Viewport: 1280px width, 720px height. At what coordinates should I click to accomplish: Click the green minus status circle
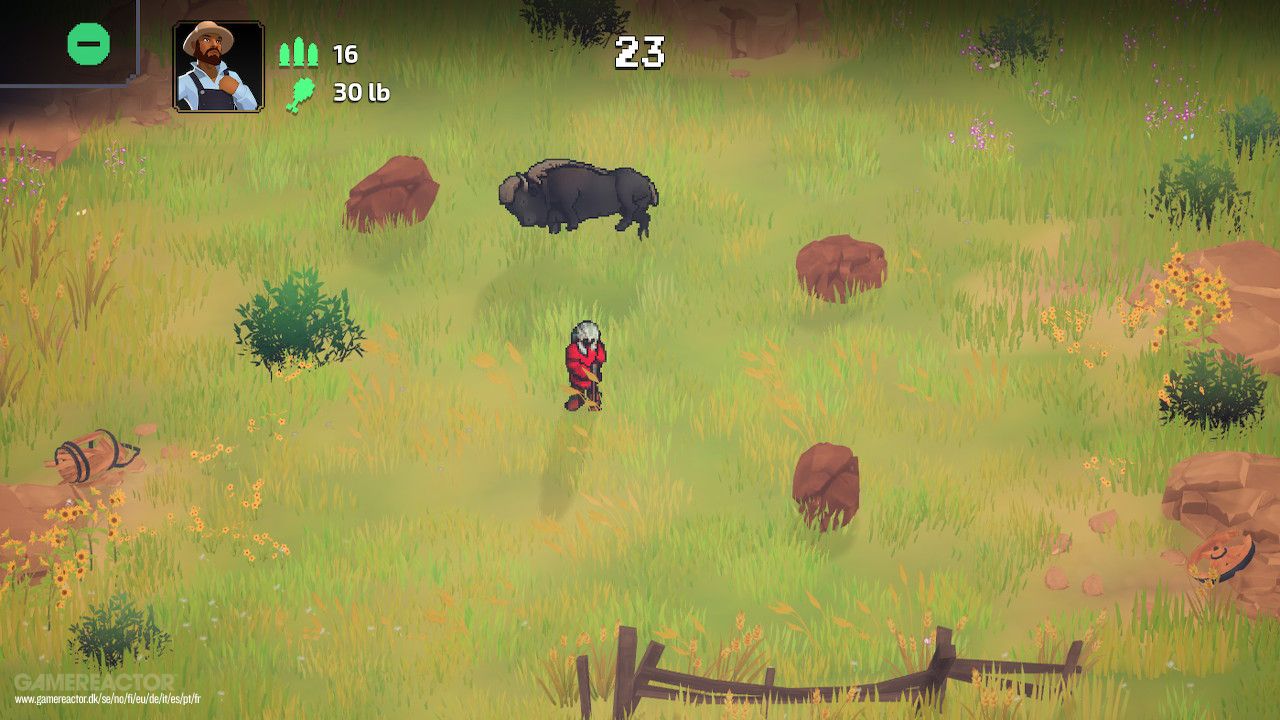[88, 44]
